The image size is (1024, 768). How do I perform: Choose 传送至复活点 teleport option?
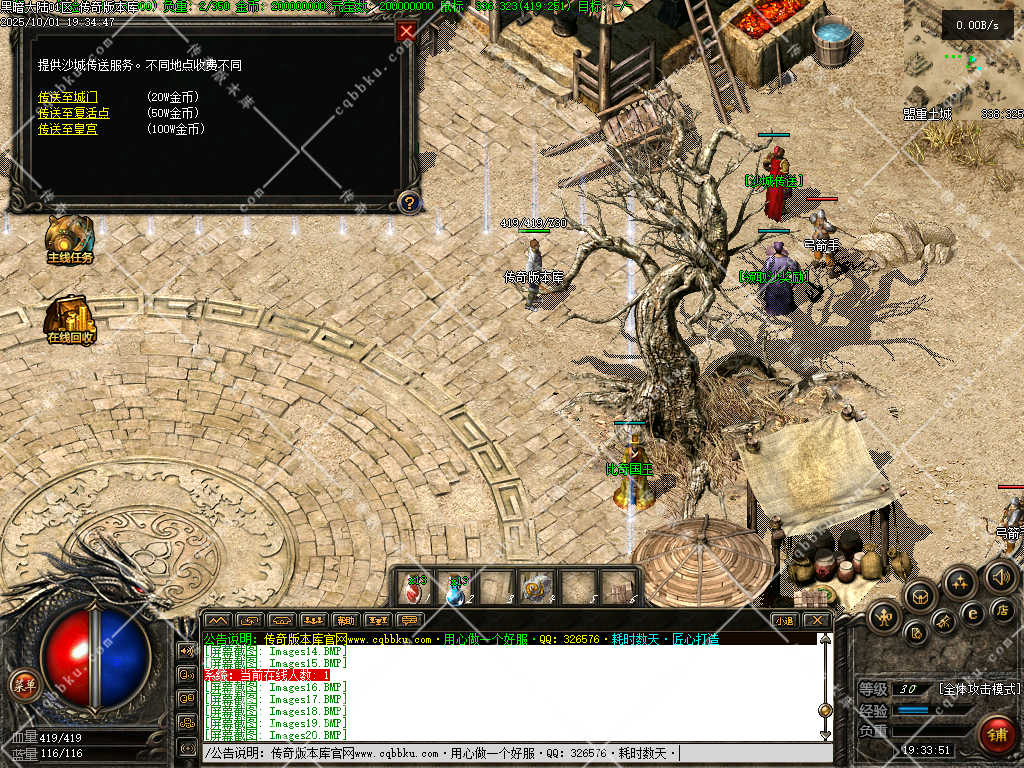[x=74, y=113]
